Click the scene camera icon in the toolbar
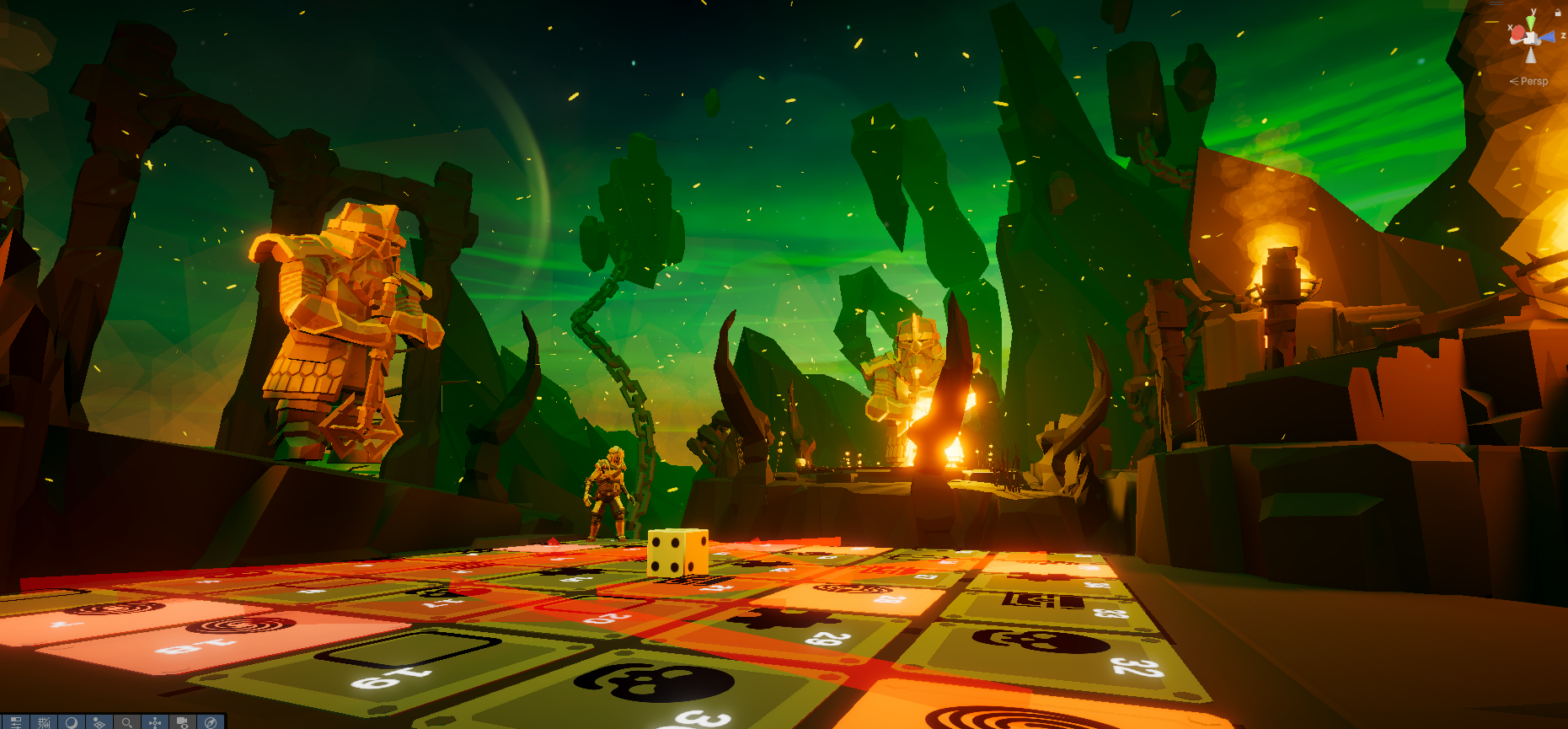 (x=182, y=722)
